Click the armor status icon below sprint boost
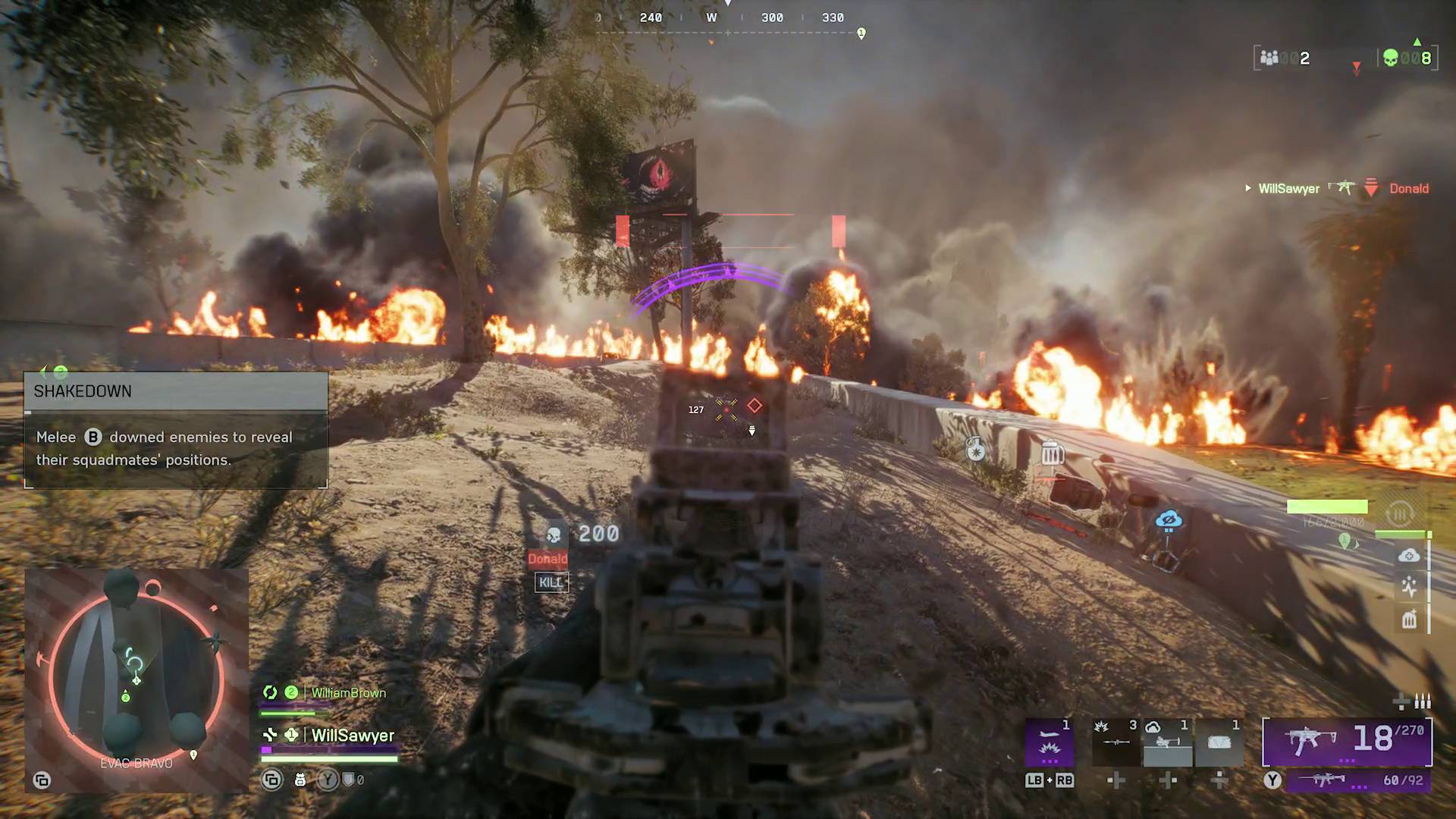The image size is (1456, 819). pyautogui.click(x=1409, y=620)
